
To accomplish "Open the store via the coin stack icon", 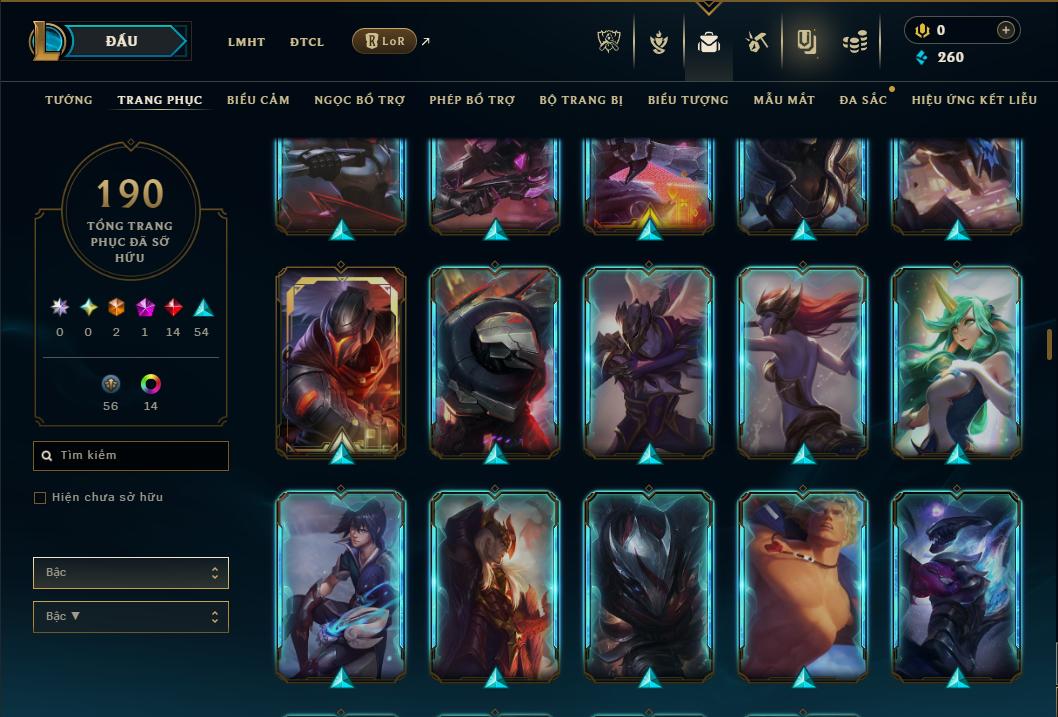I will [x=854, y=42].
